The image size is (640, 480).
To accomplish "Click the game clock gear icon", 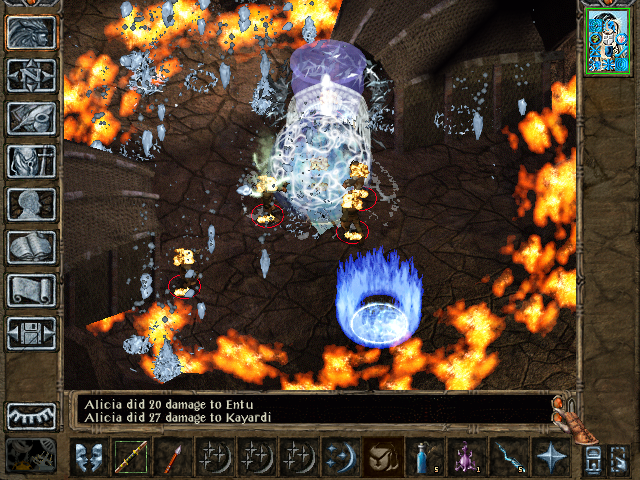I will [31, 455].
